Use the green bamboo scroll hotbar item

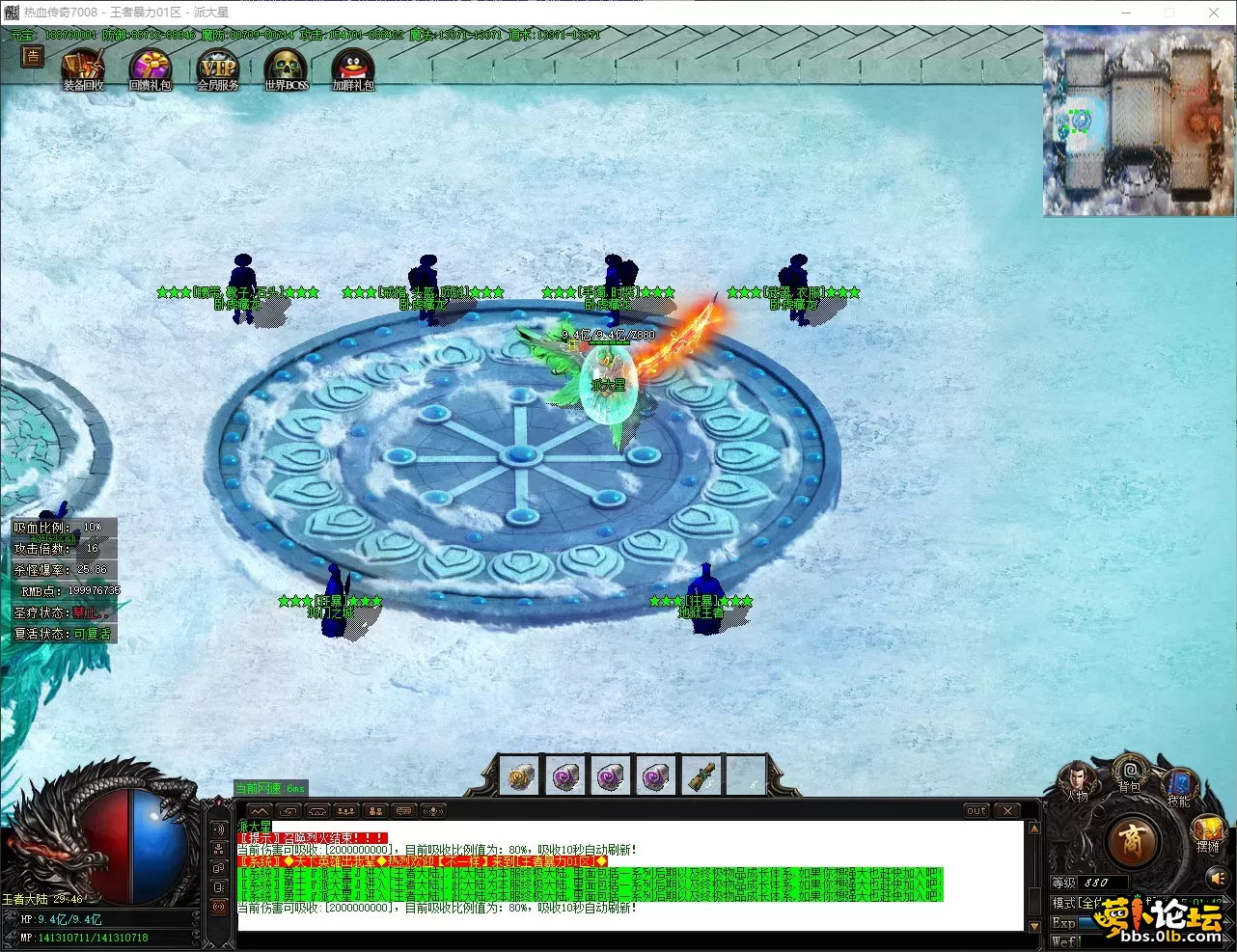tap(701, 776)
